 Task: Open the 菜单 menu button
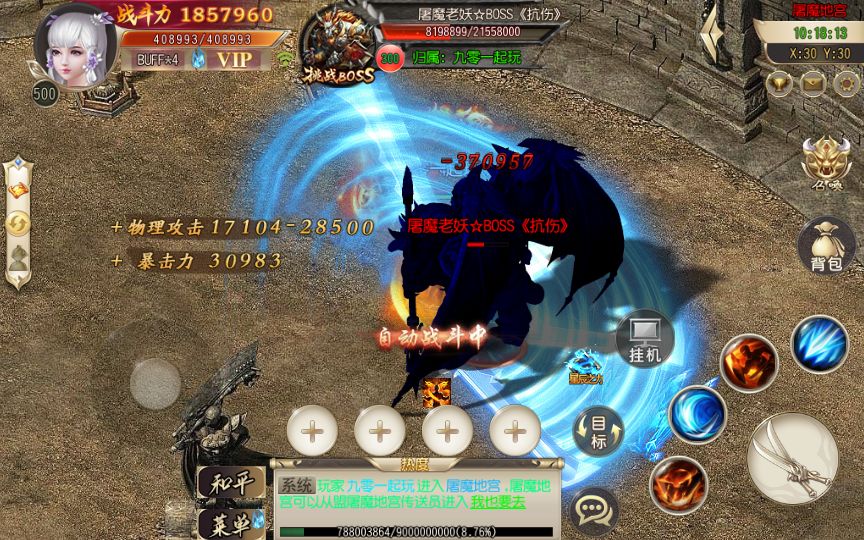pyautogui.click(x=231, y=523)
